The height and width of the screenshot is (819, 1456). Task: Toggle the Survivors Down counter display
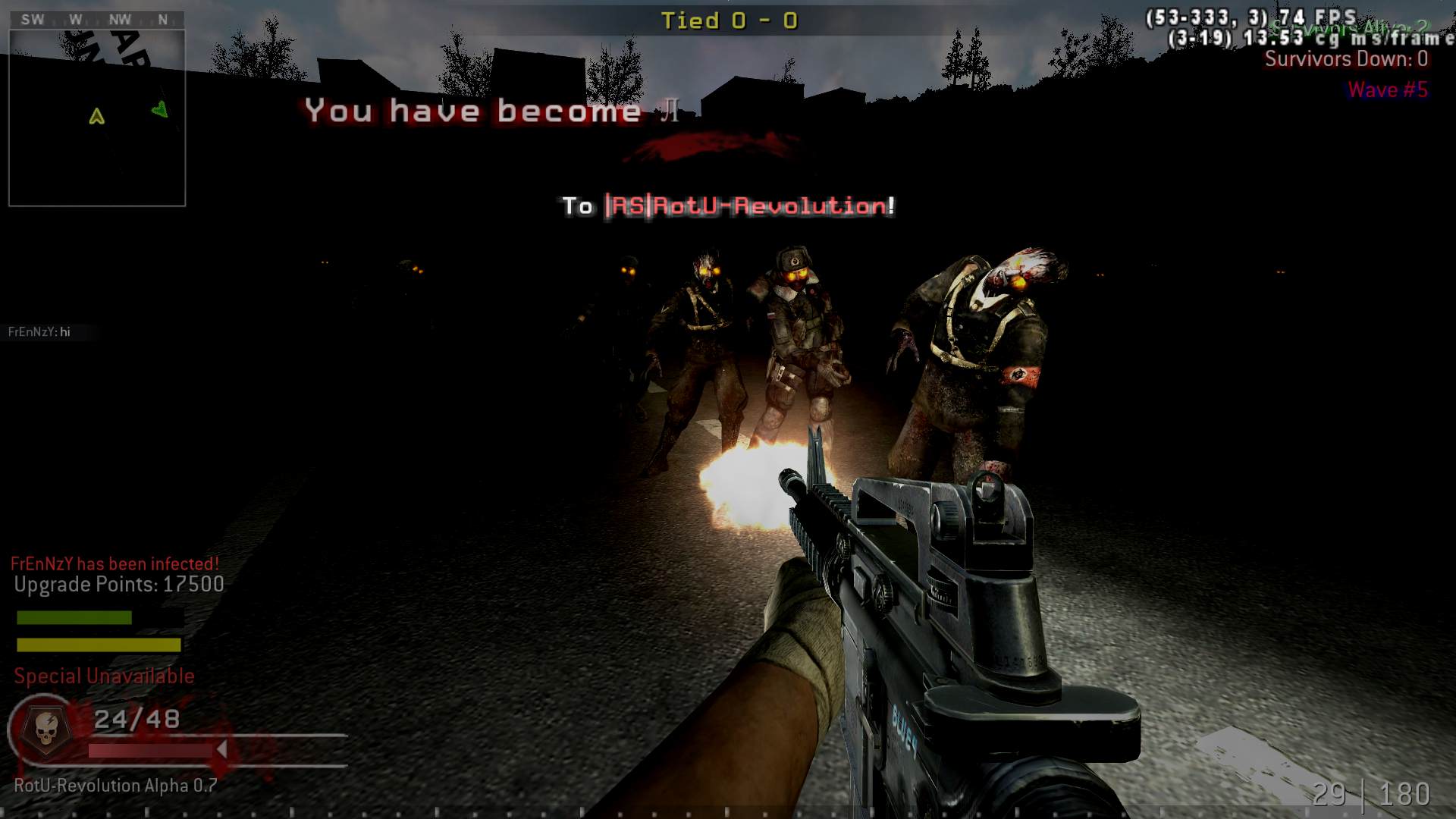pyautogui.click(x=1347, y=59)
